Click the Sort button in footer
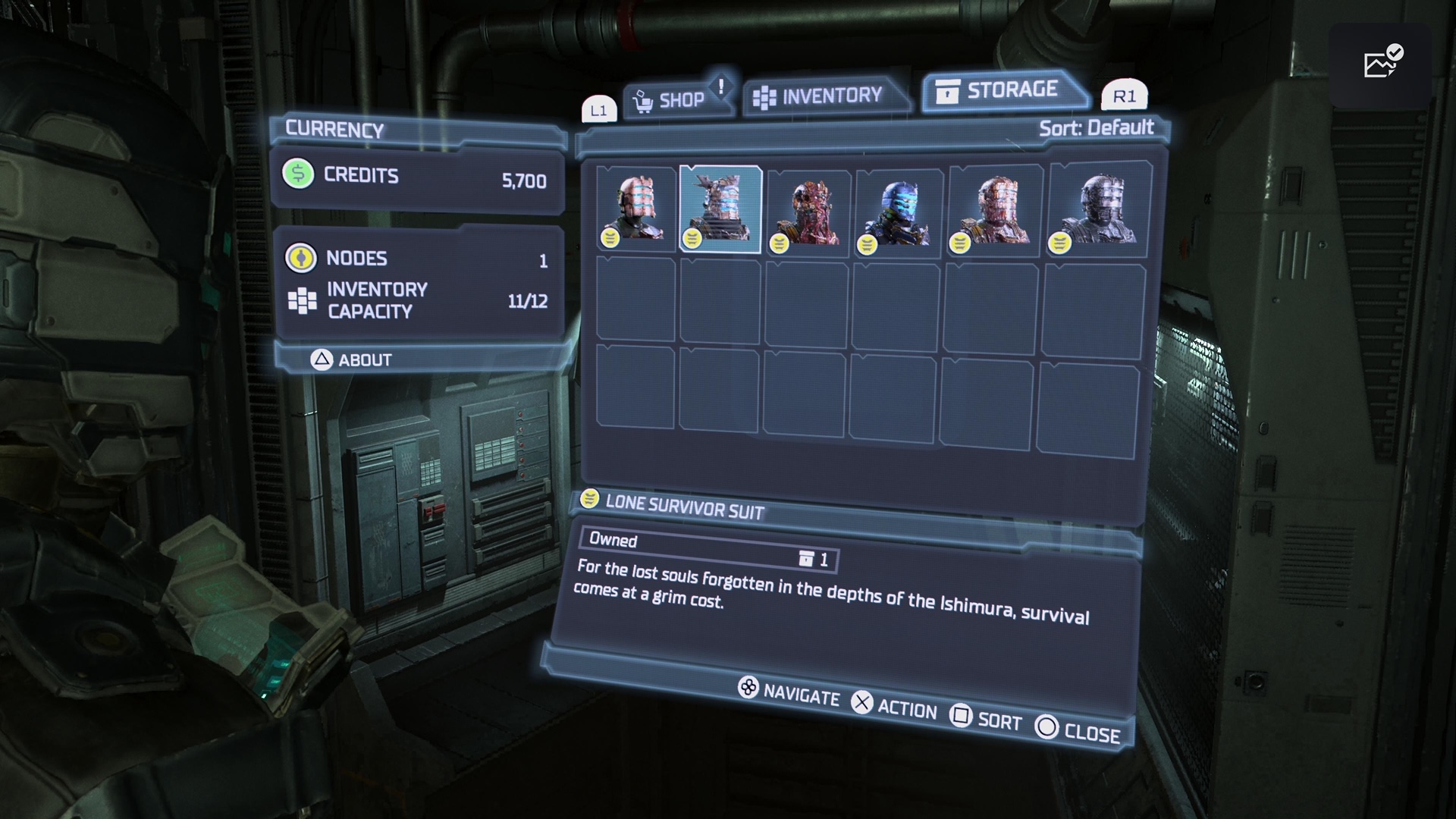Image resolution: width=1456 pixels, height=819 pixels. pos(986,718)
